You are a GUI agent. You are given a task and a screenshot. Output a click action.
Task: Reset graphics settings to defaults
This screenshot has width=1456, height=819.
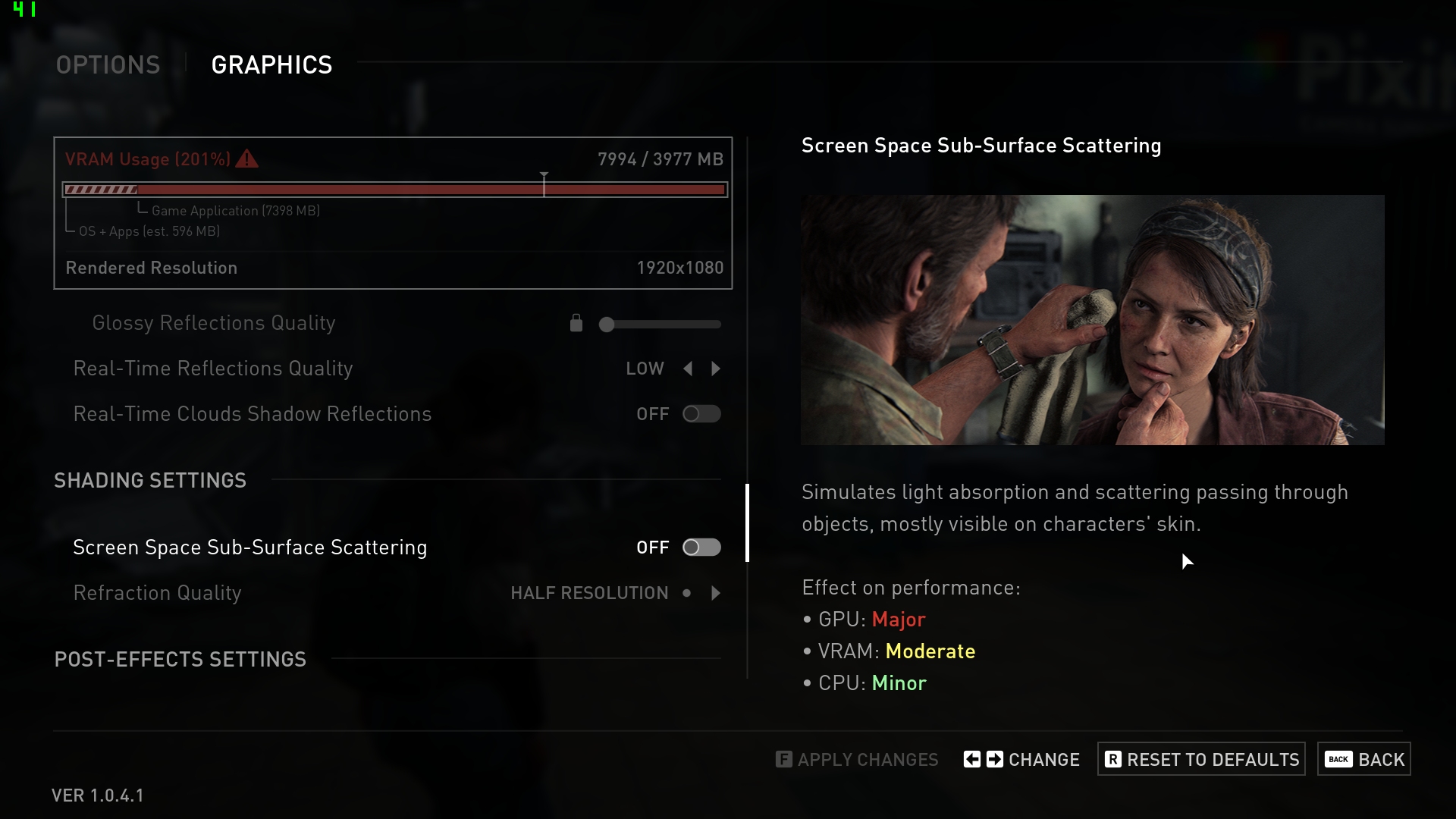pos(1201,759)
